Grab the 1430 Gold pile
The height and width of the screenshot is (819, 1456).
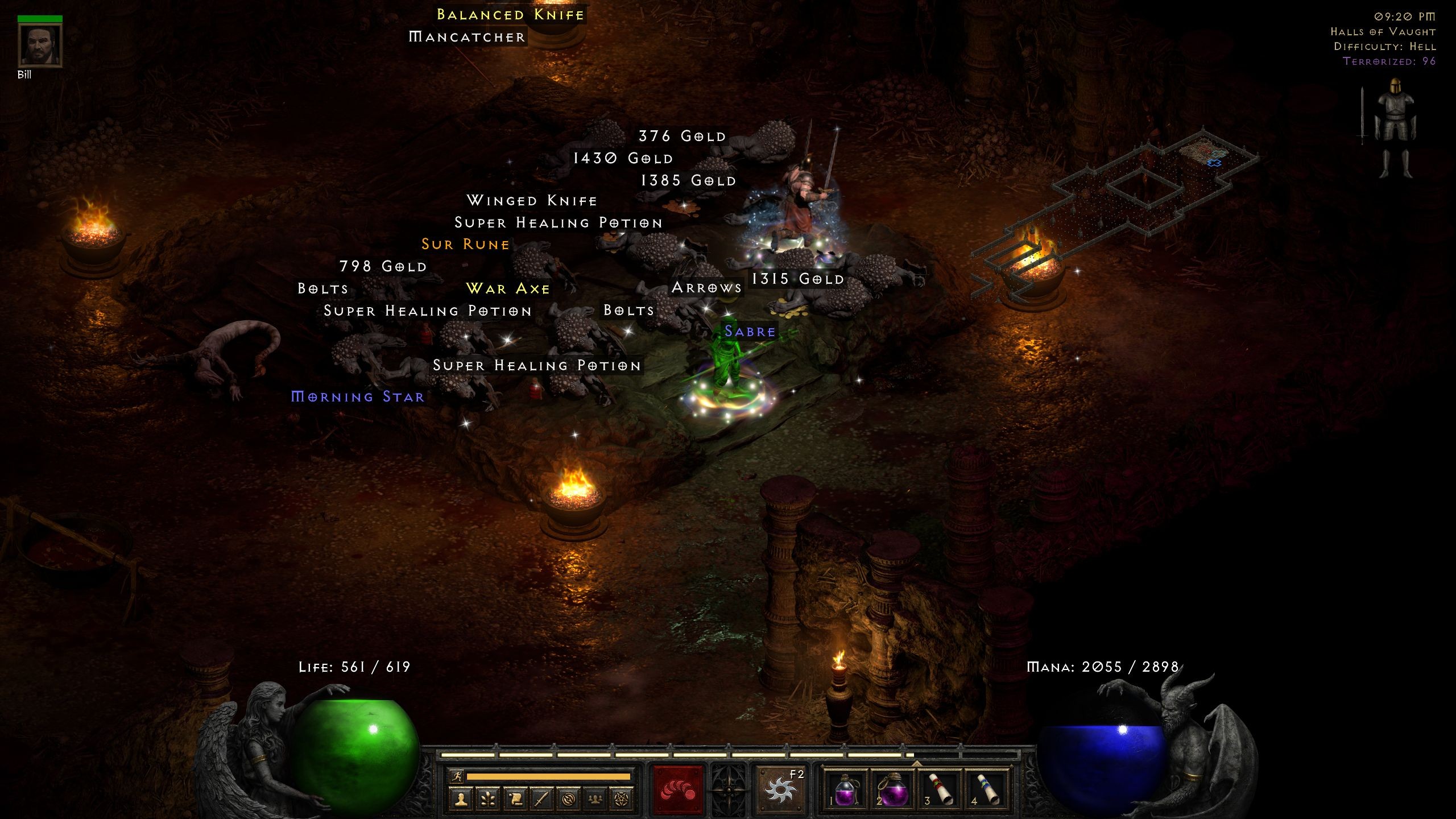click(x=622, y=158)
